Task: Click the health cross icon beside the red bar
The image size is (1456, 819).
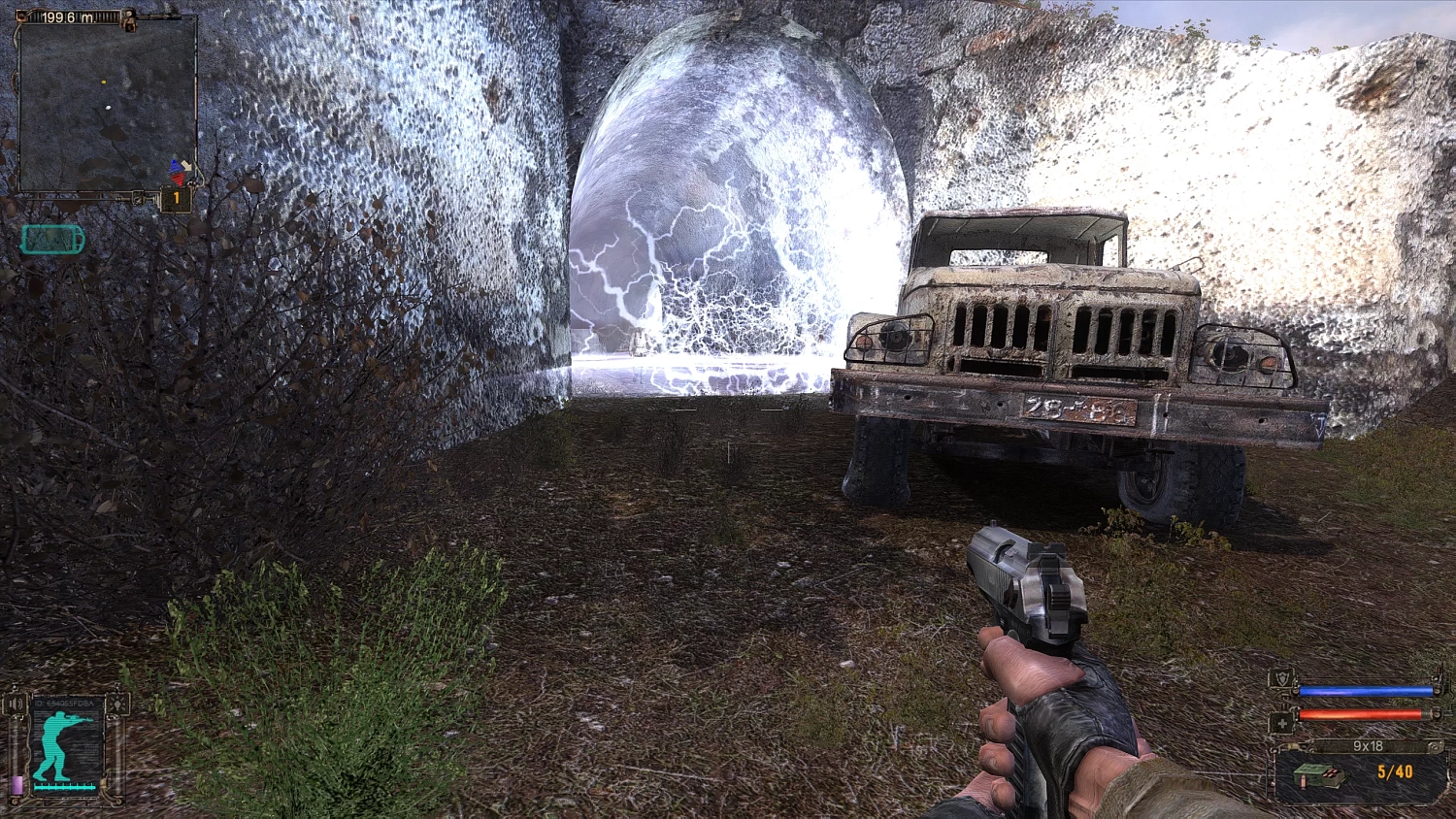Action: pyautogui.click(x=1283, y=723)
